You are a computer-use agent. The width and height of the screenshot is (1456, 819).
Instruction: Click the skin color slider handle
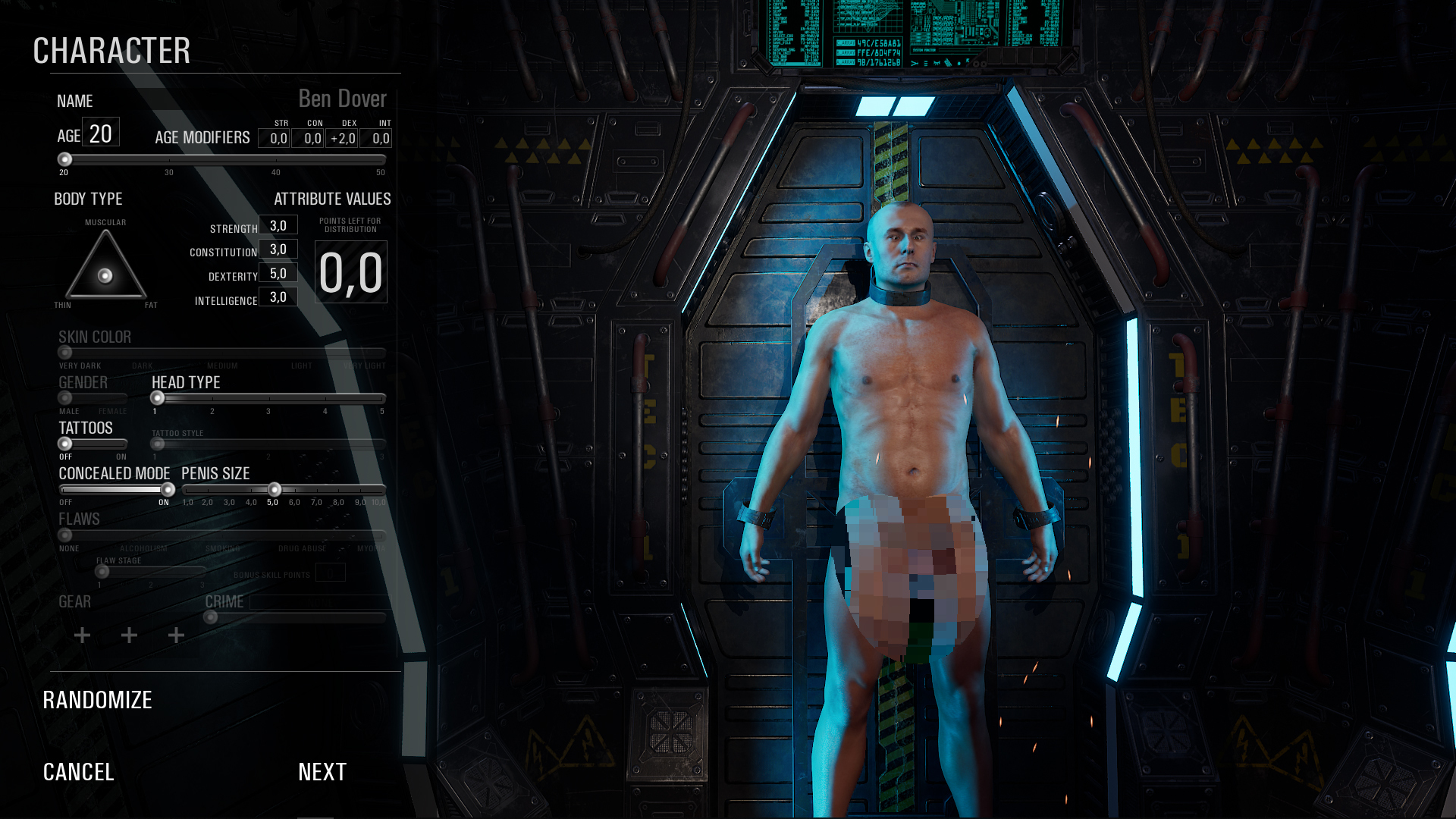[x=65, y=353]
